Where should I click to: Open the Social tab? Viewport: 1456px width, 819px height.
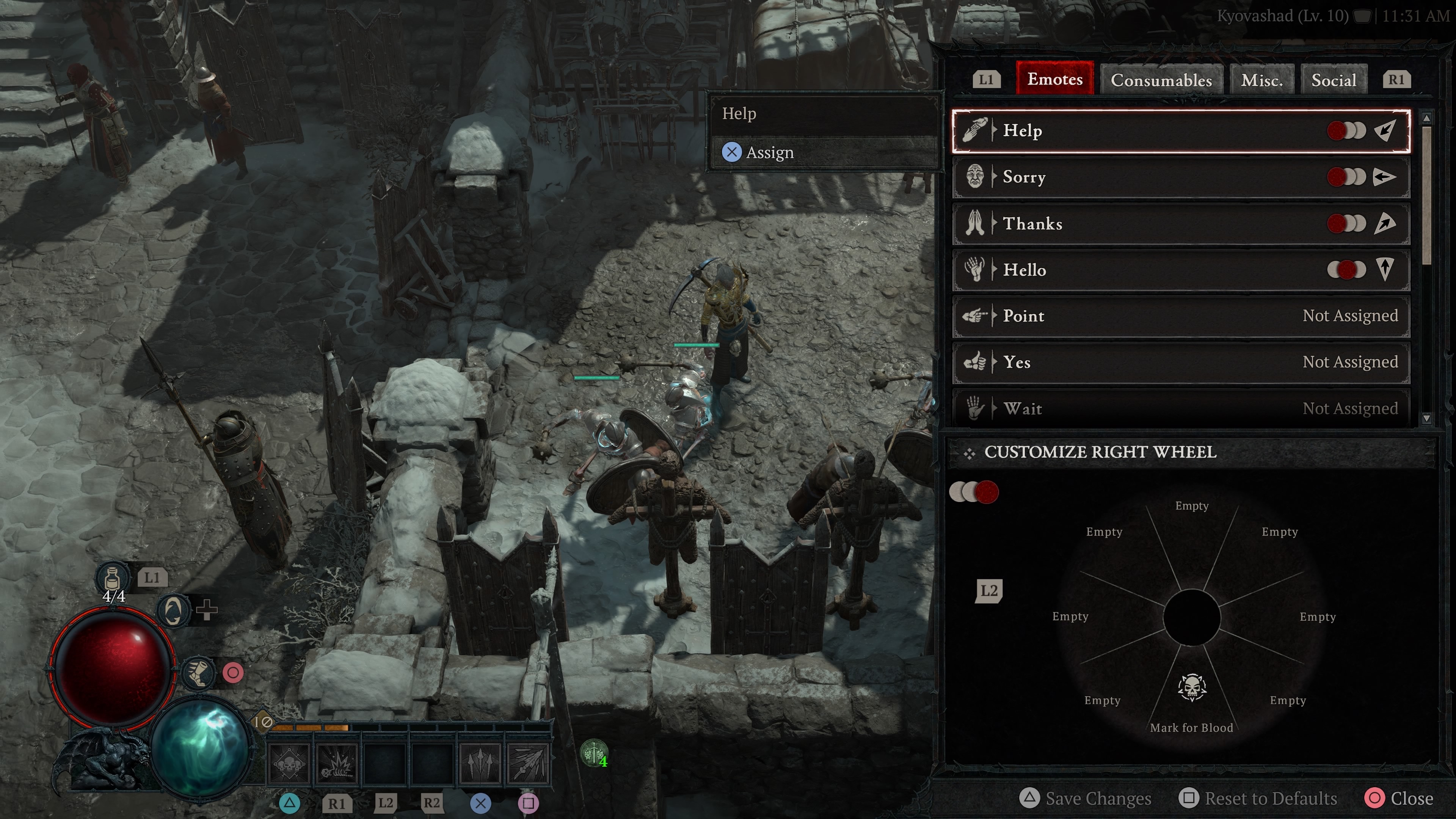(1334, 80)
